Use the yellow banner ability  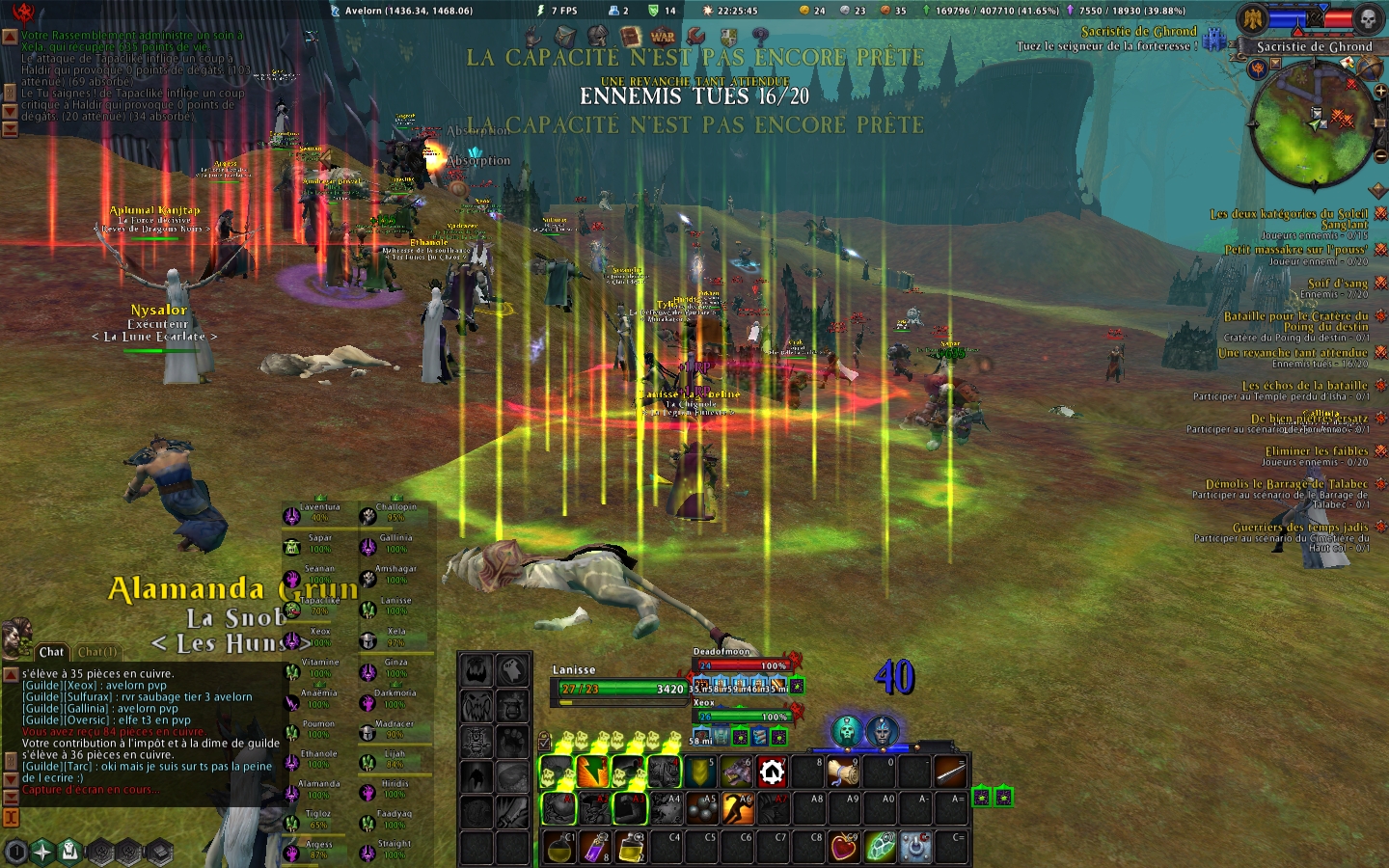(698, 773)
